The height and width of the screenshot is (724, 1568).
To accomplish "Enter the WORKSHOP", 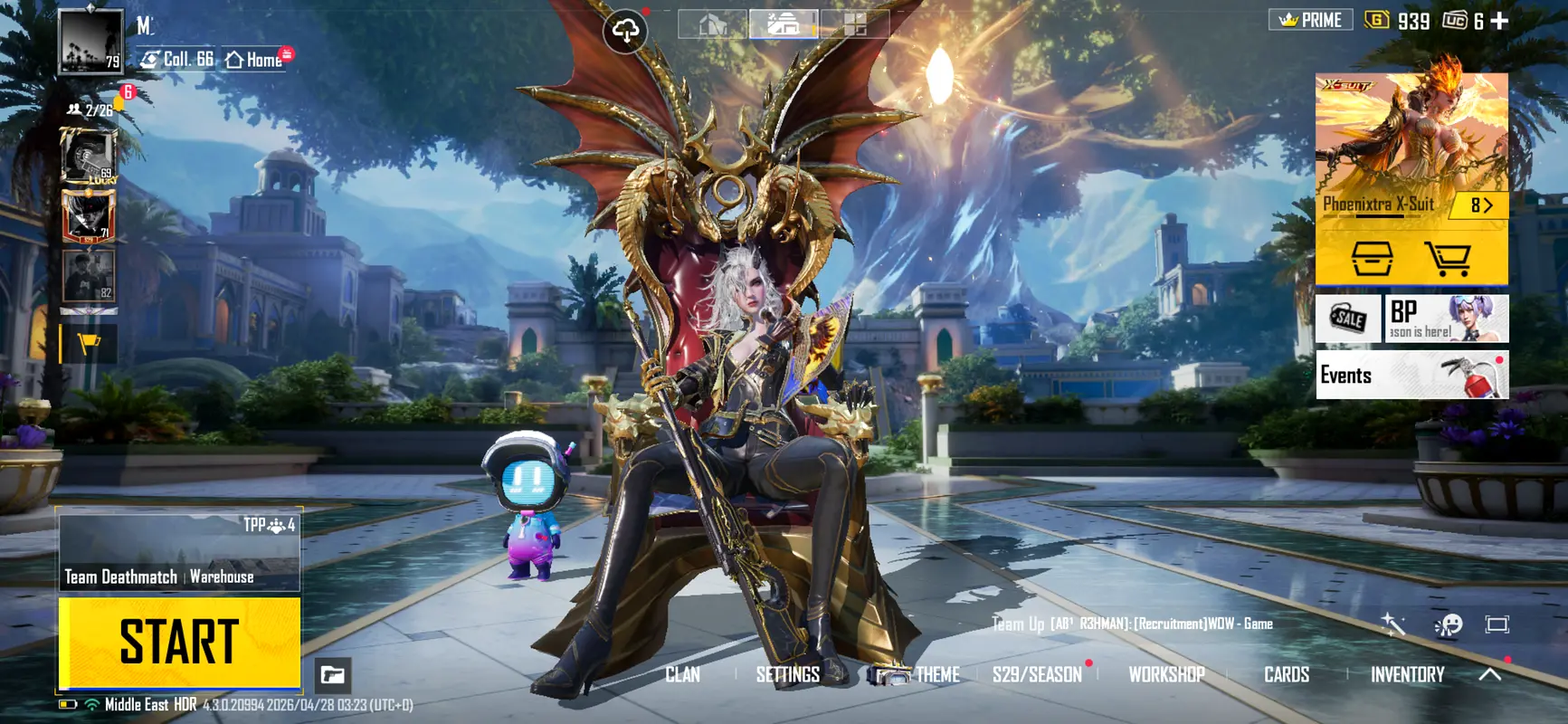I will tap(1166, 674).
